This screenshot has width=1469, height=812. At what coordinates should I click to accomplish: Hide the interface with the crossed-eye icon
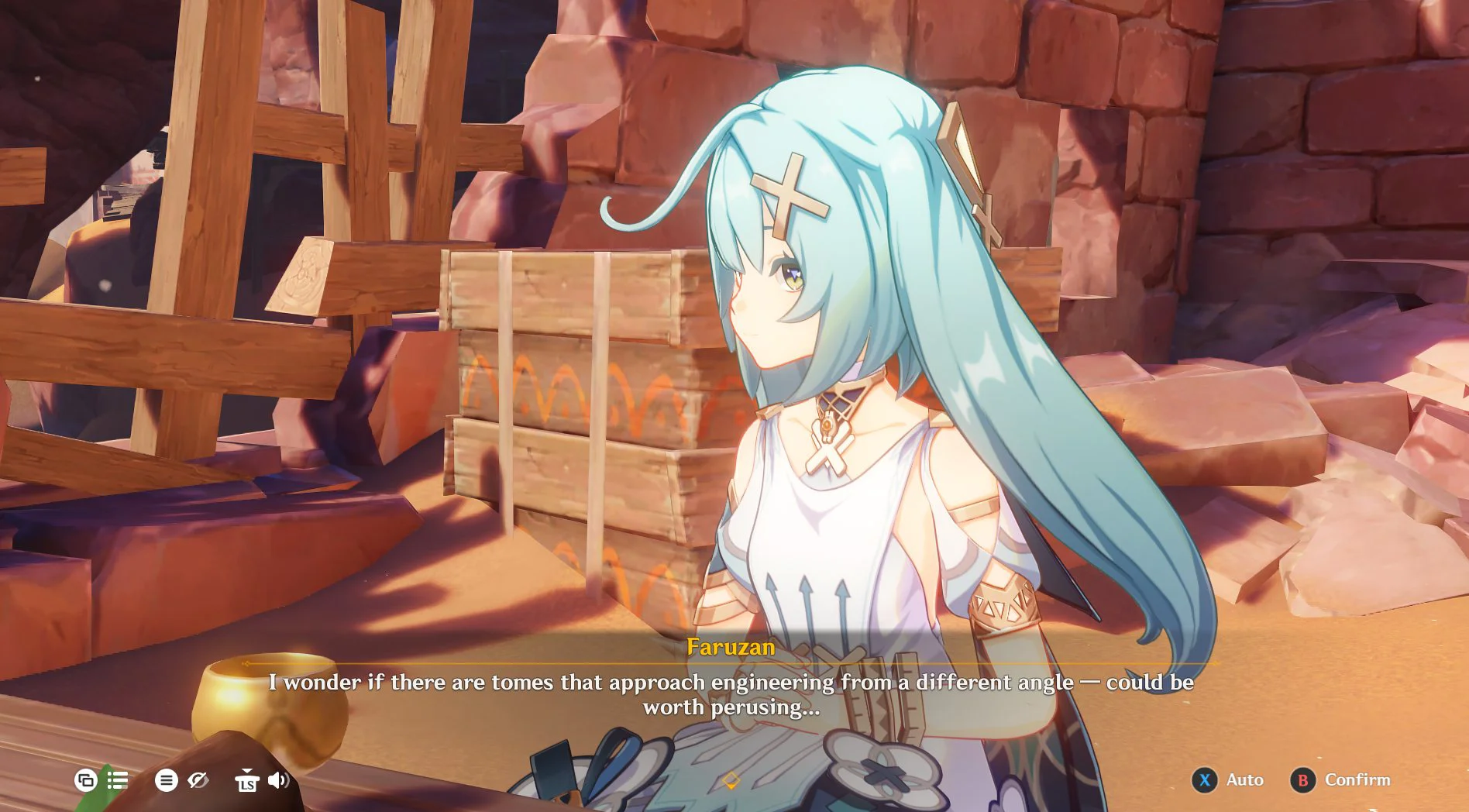pos(198,779)
